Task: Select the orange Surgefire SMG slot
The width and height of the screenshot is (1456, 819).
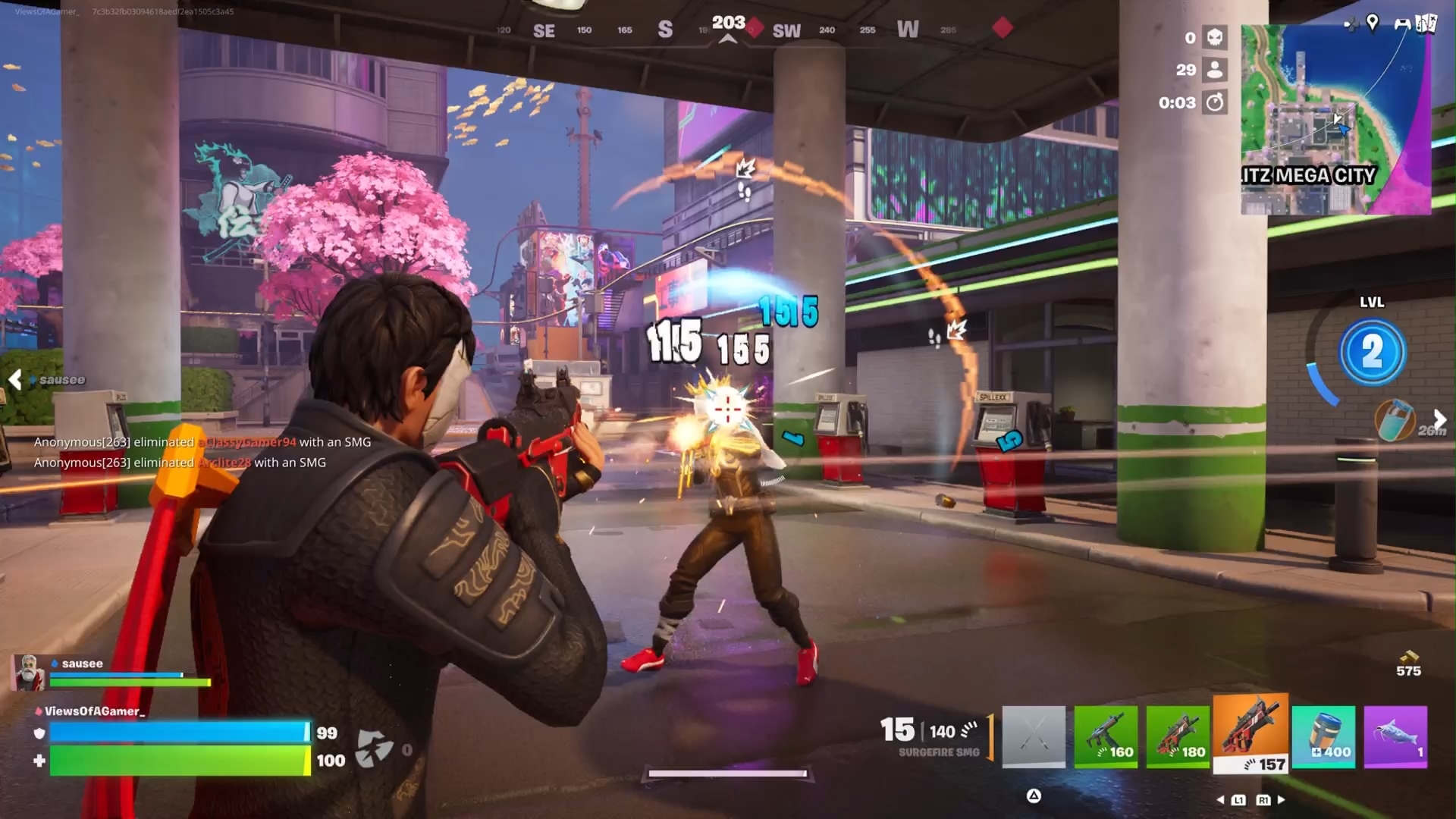Action: tap(1250, 733)
